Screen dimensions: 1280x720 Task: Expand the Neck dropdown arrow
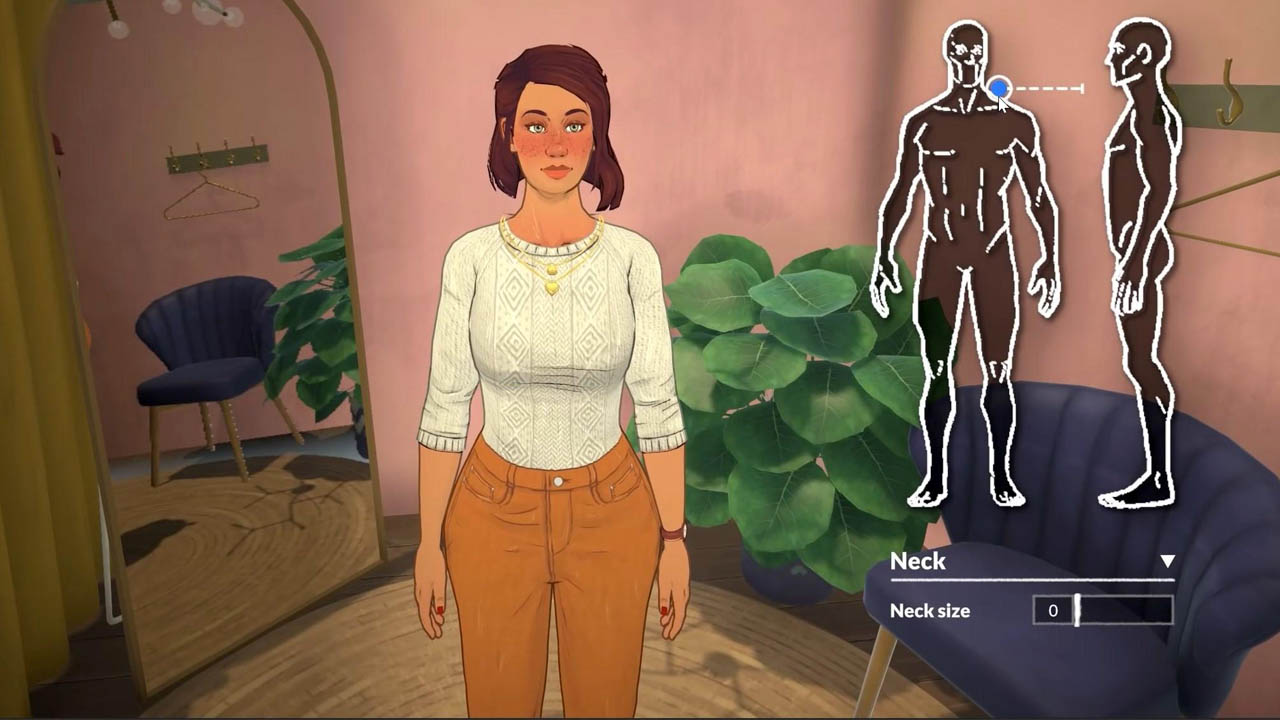coord(1167,561)
